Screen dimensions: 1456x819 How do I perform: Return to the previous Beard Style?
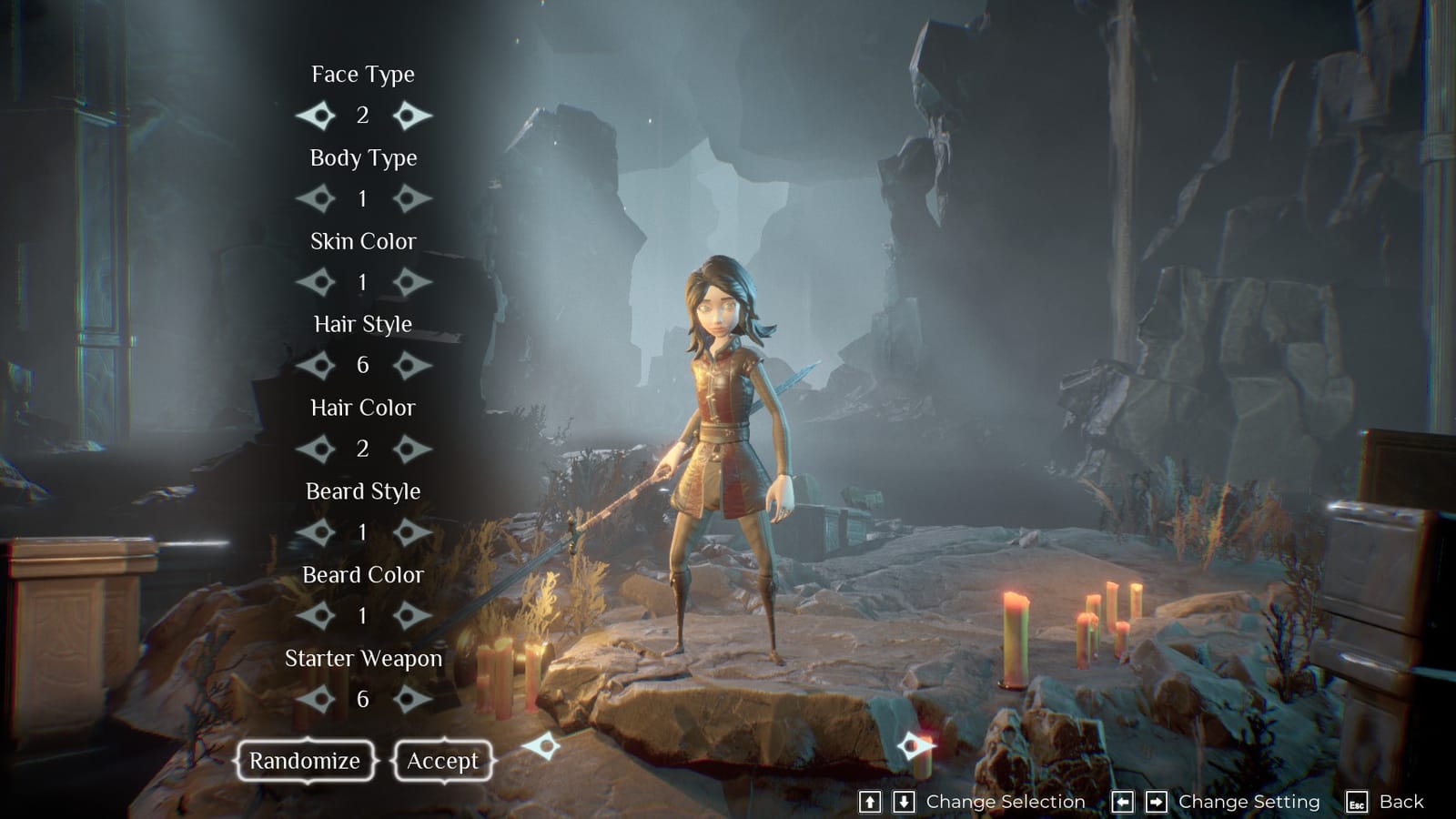tap(316, 532)
